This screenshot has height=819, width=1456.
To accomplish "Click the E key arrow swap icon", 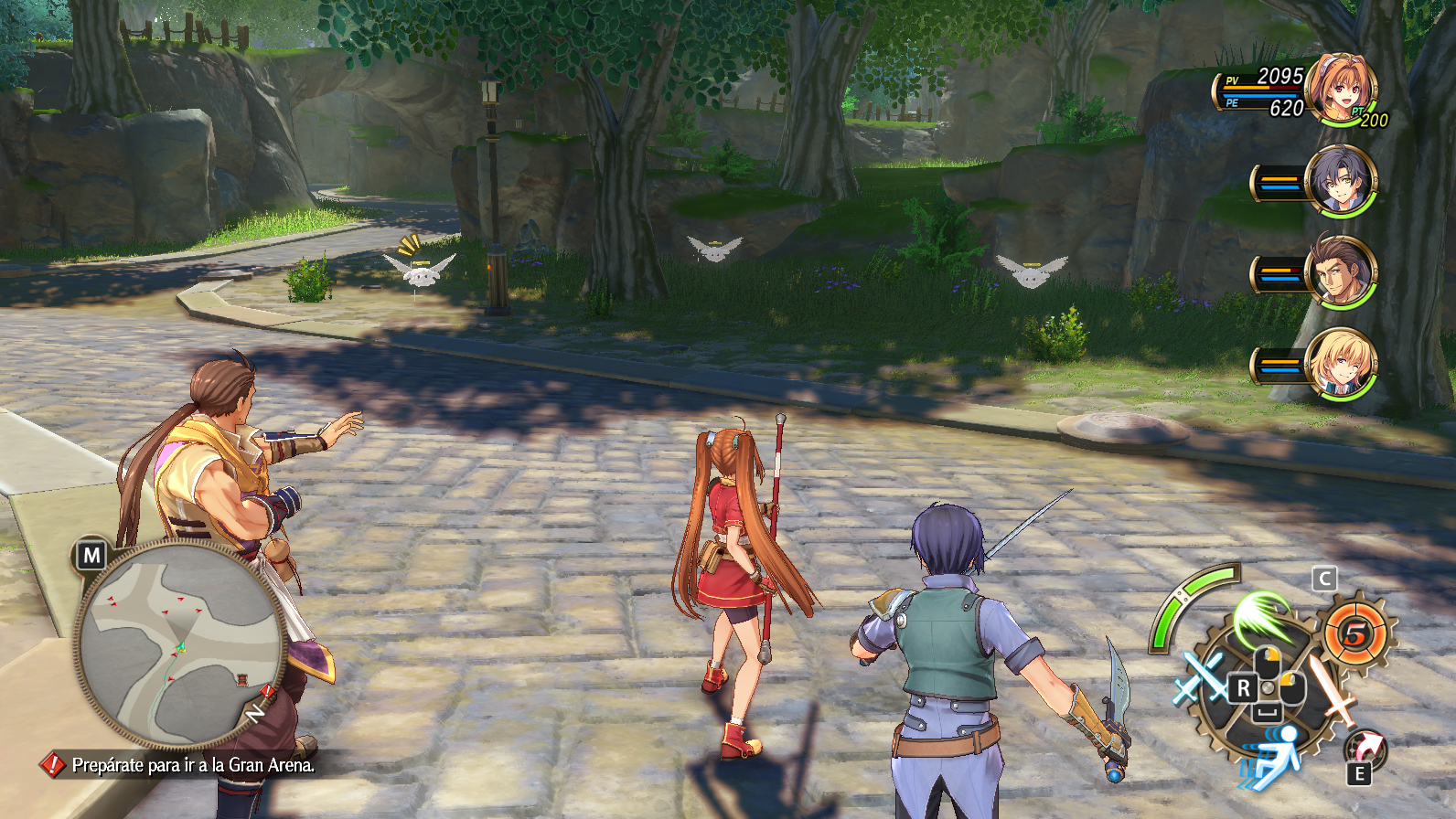I will pos(1364,749).
